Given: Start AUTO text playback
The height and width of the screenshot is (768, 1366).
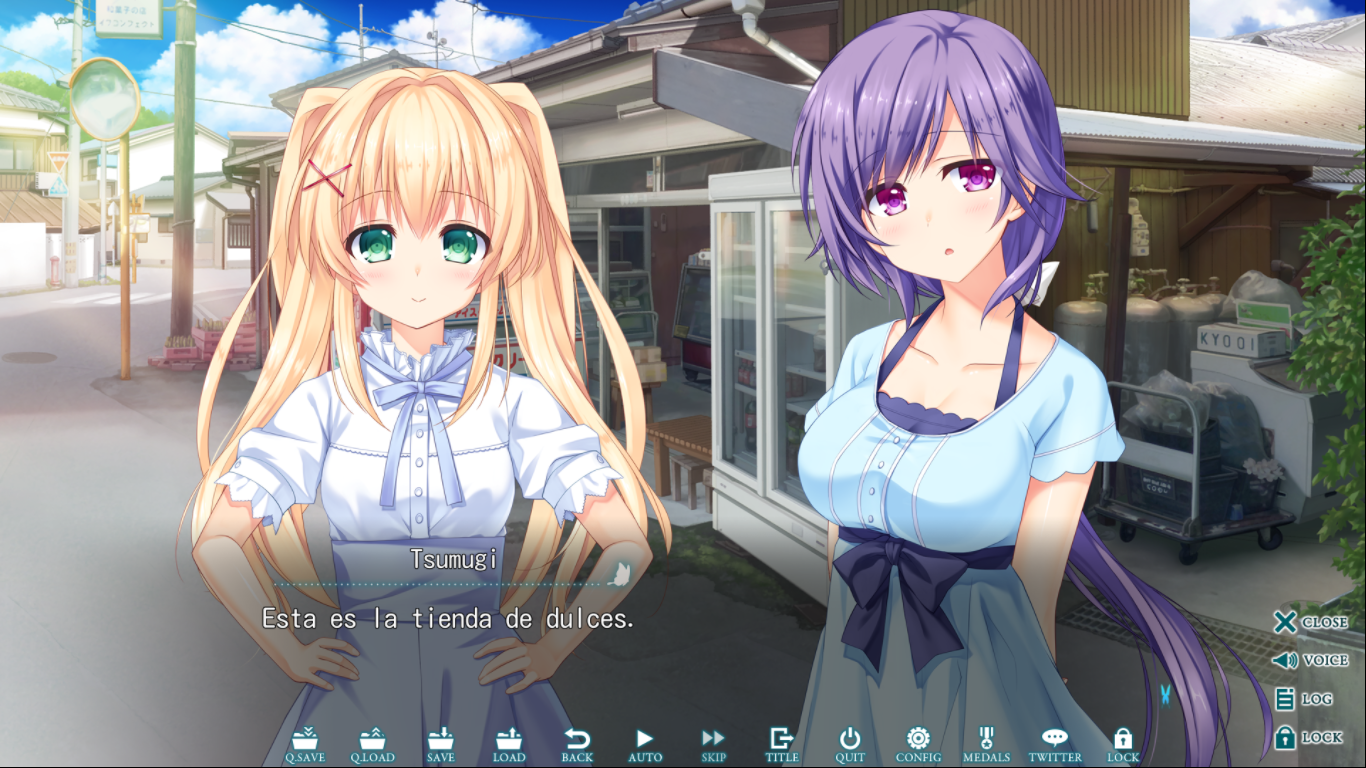Looking at the screenshot, I should 645,744.
